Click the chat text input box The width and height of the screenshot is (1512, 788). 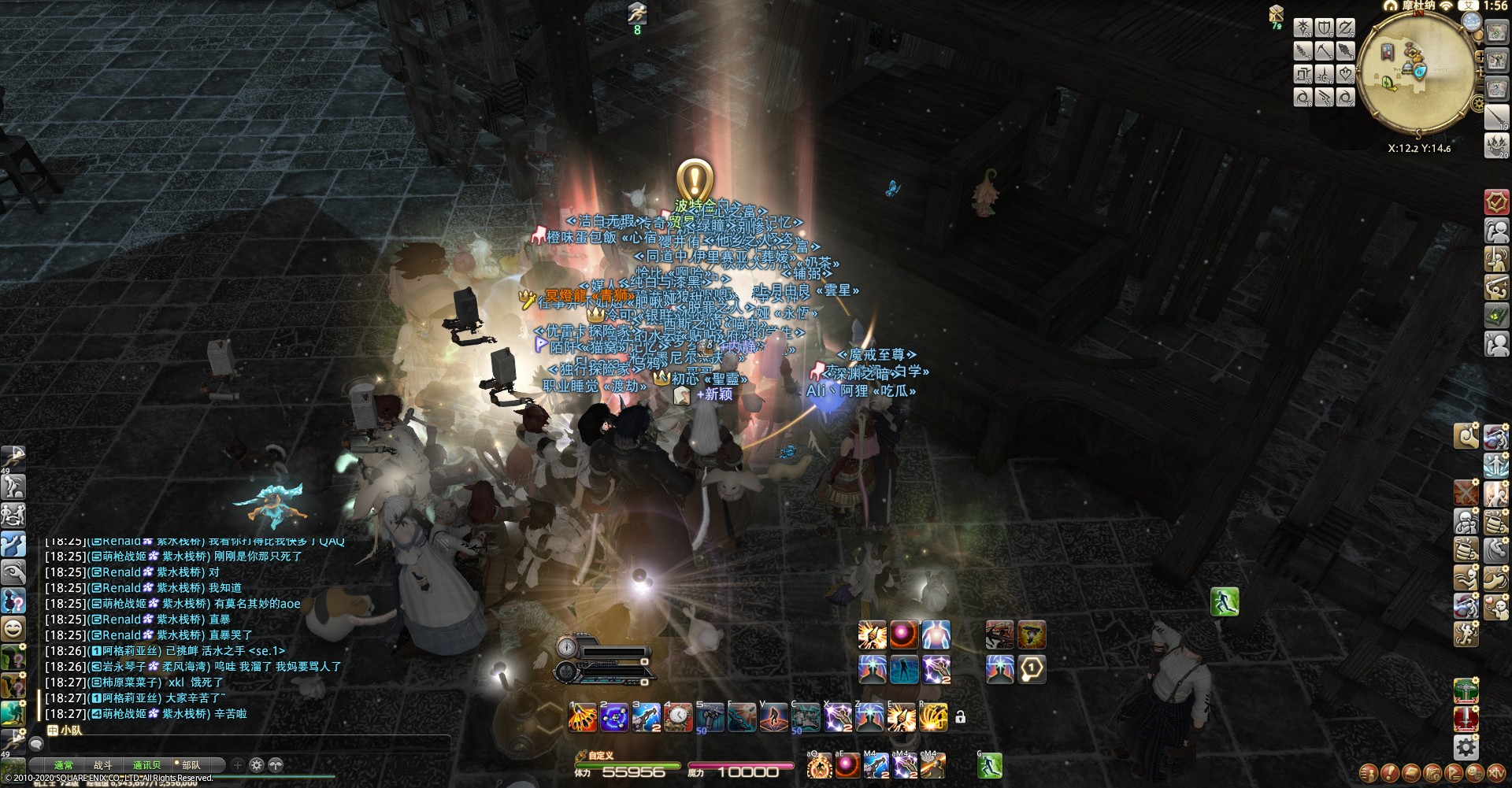click(x=236, y=744)
